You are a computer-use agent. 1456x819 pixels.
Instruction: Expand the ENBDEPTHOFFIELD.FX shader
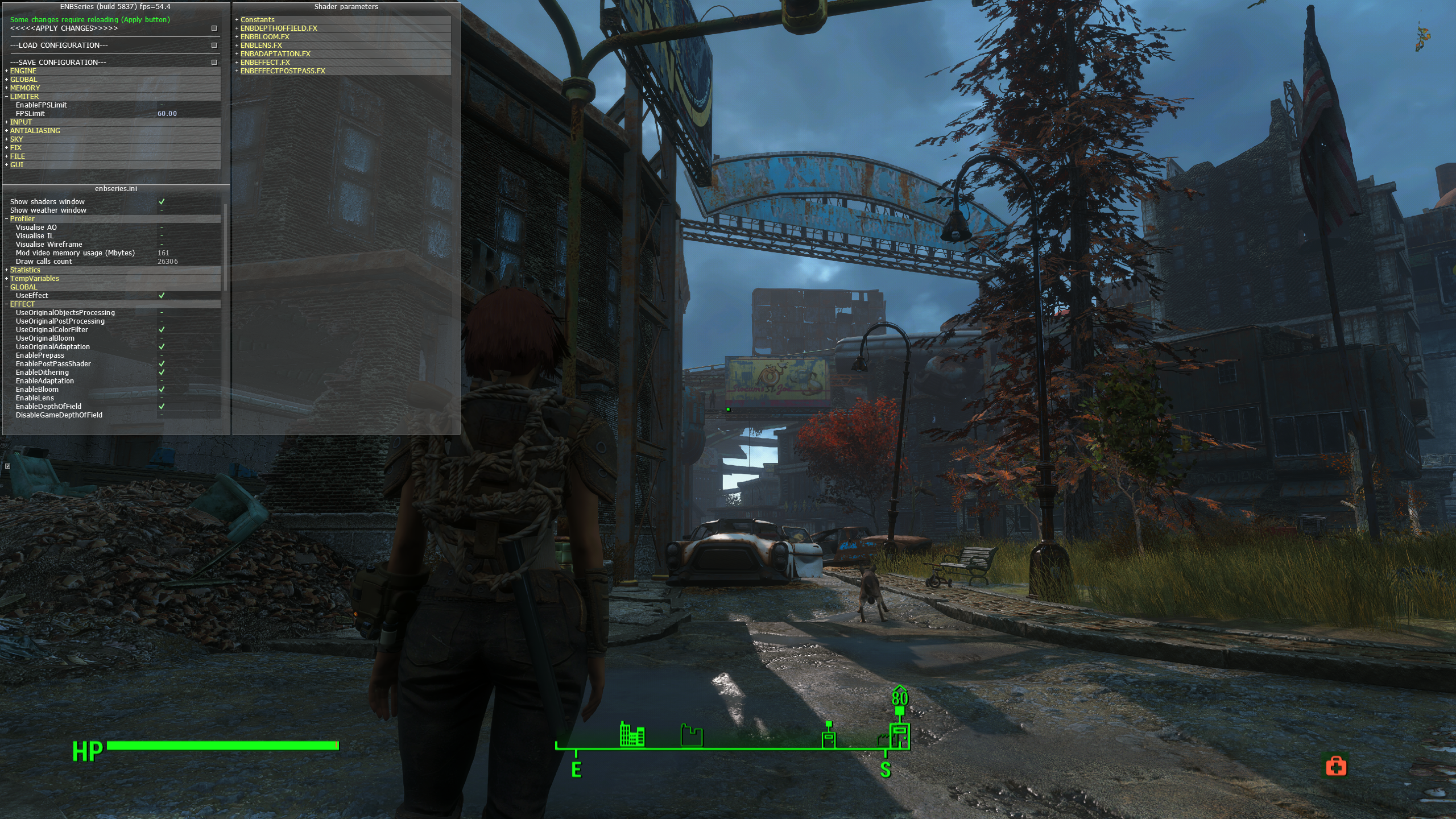(279, 28)
